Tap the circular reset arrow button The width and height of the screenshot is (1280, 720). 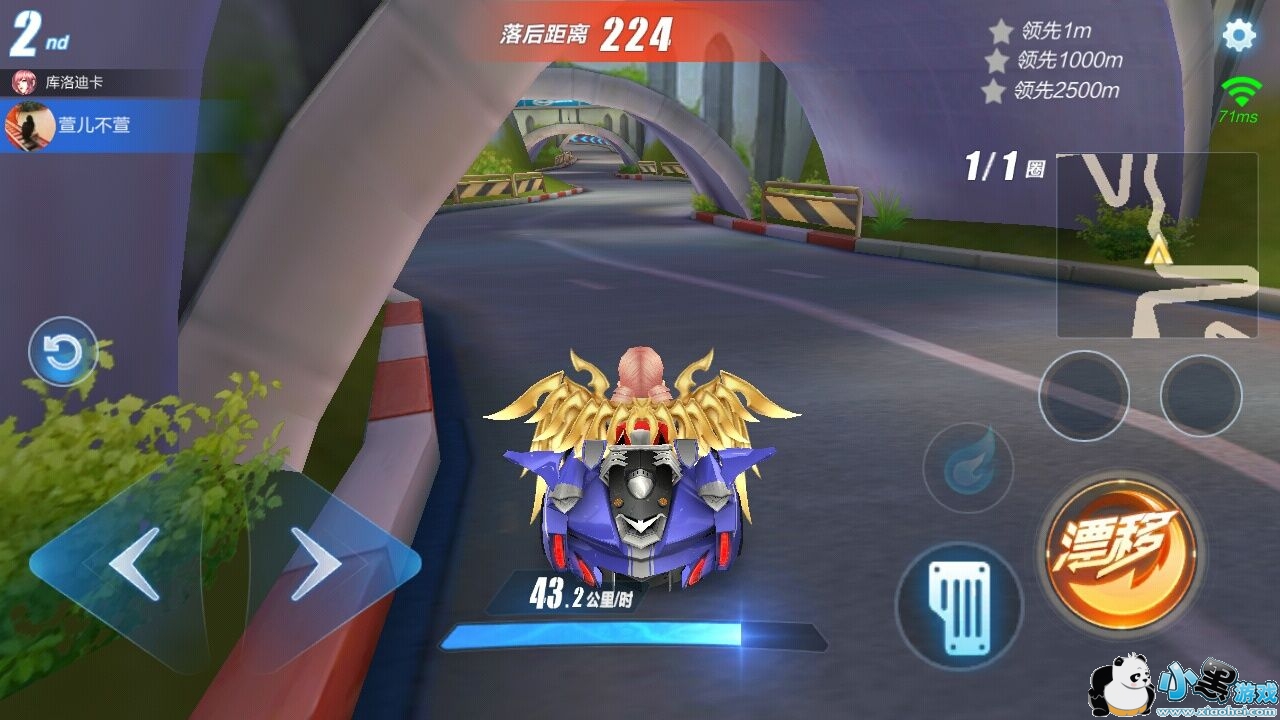(x=63, y=352)
